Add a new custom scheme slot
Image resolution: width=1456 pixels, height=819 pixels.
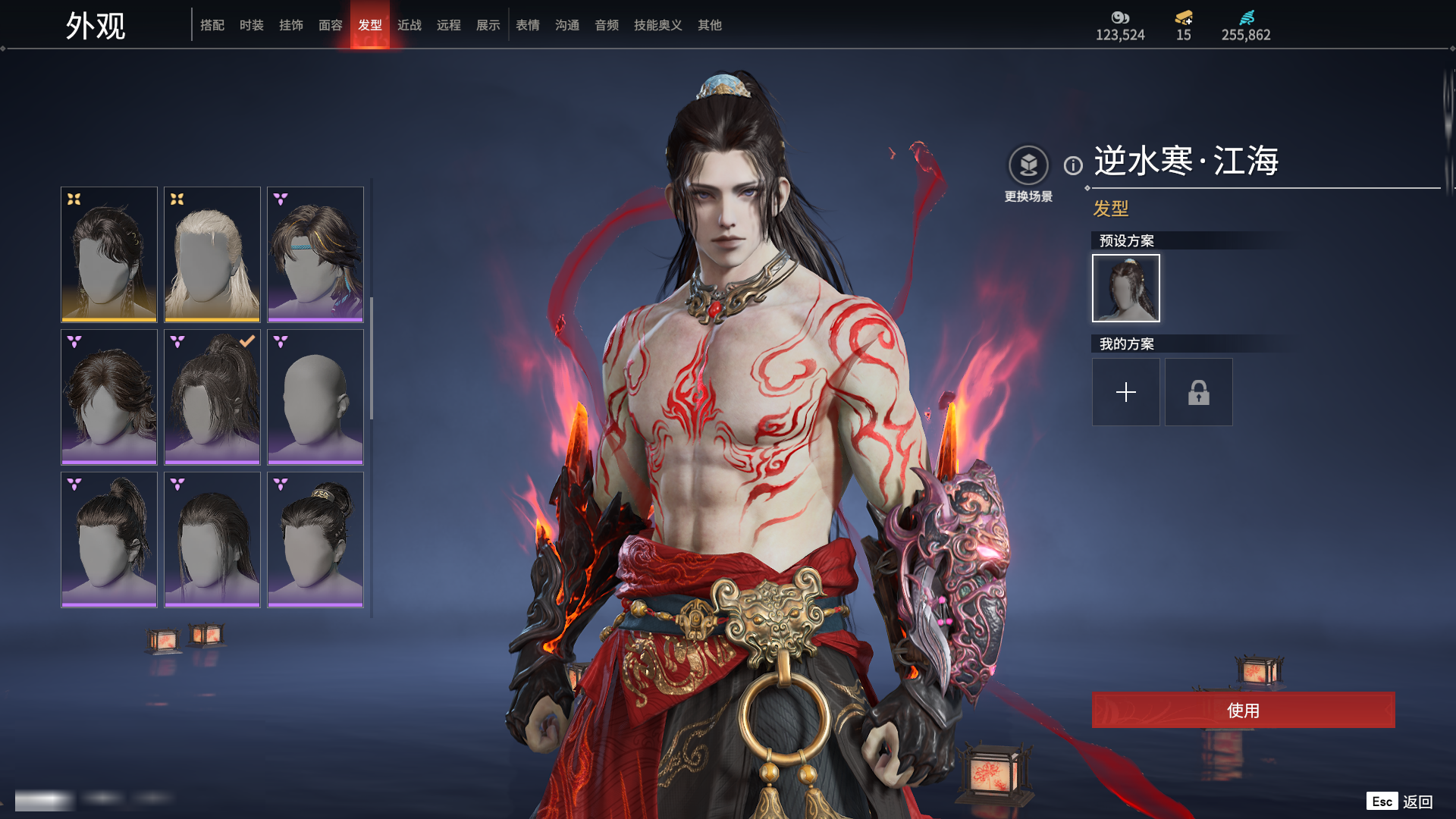click(1126, 392)
